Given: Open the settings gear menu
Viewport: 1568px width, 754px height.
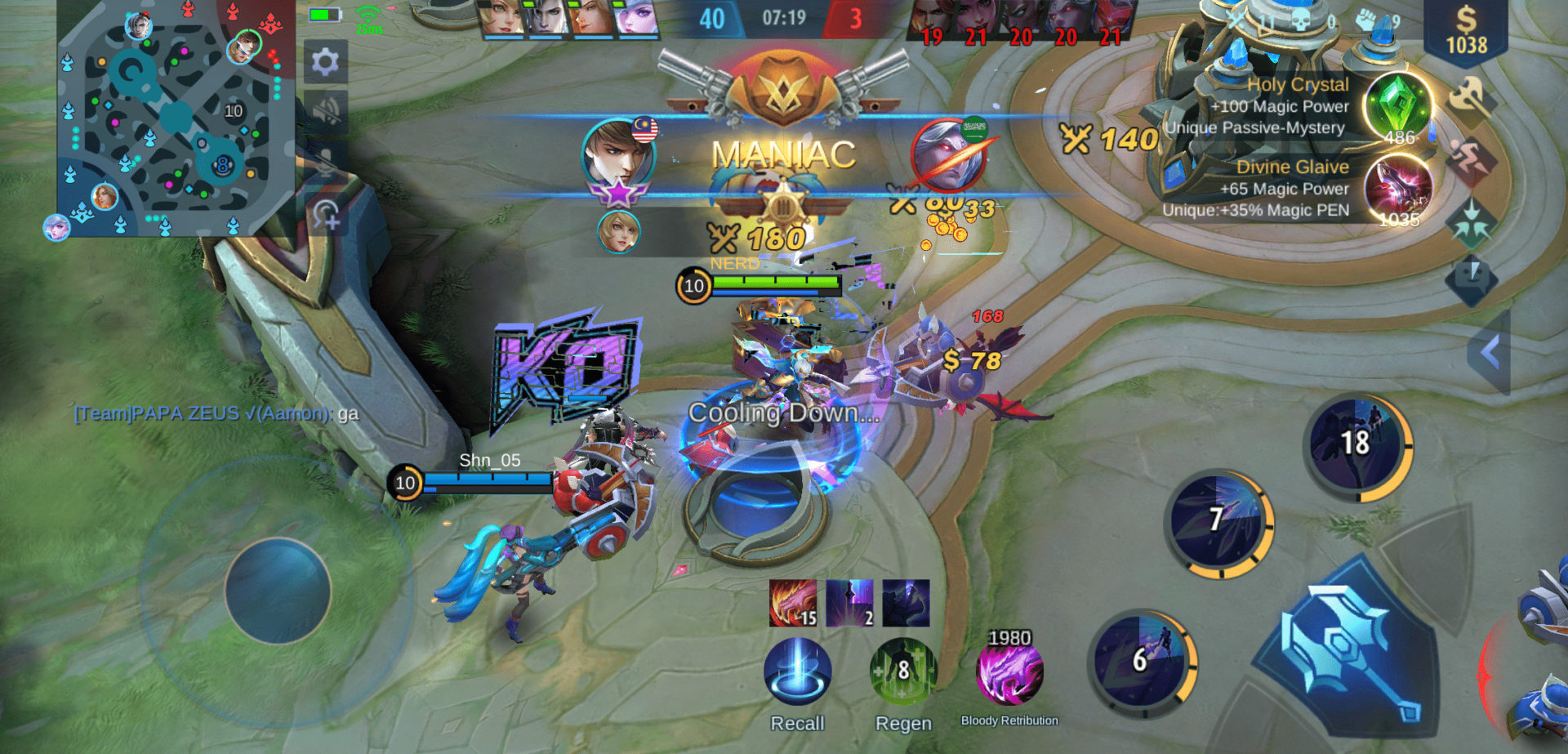Looking at the screenshot, I should [325, 61].
